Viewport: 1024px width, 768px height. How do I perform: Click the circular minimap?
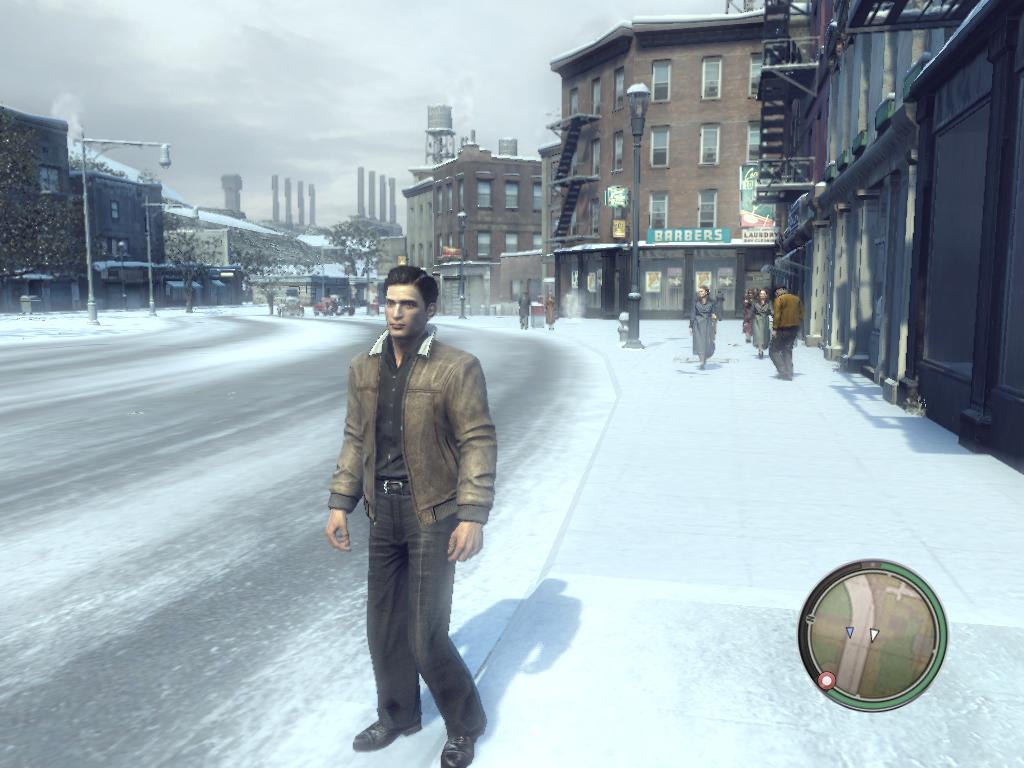872,635
